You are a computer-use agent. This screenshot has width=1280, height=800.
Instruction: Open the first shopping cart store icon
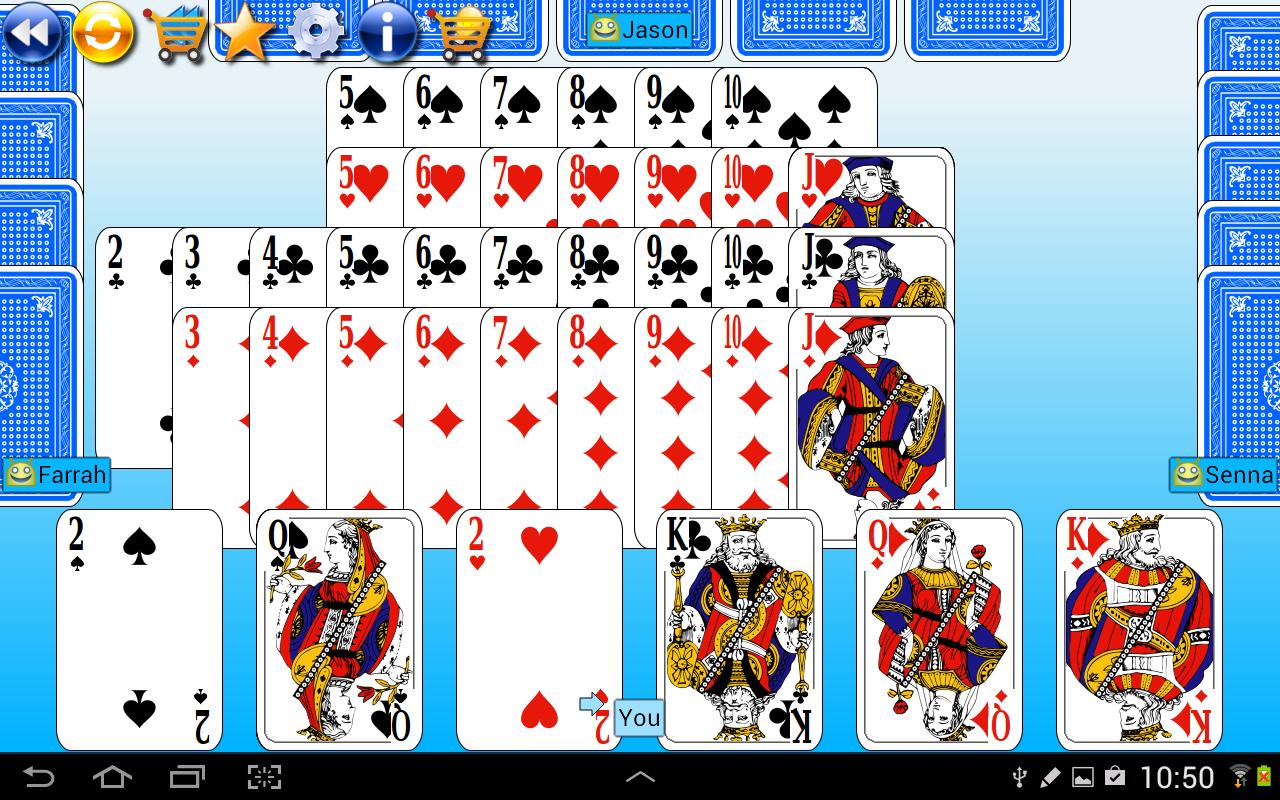point(178,33)
